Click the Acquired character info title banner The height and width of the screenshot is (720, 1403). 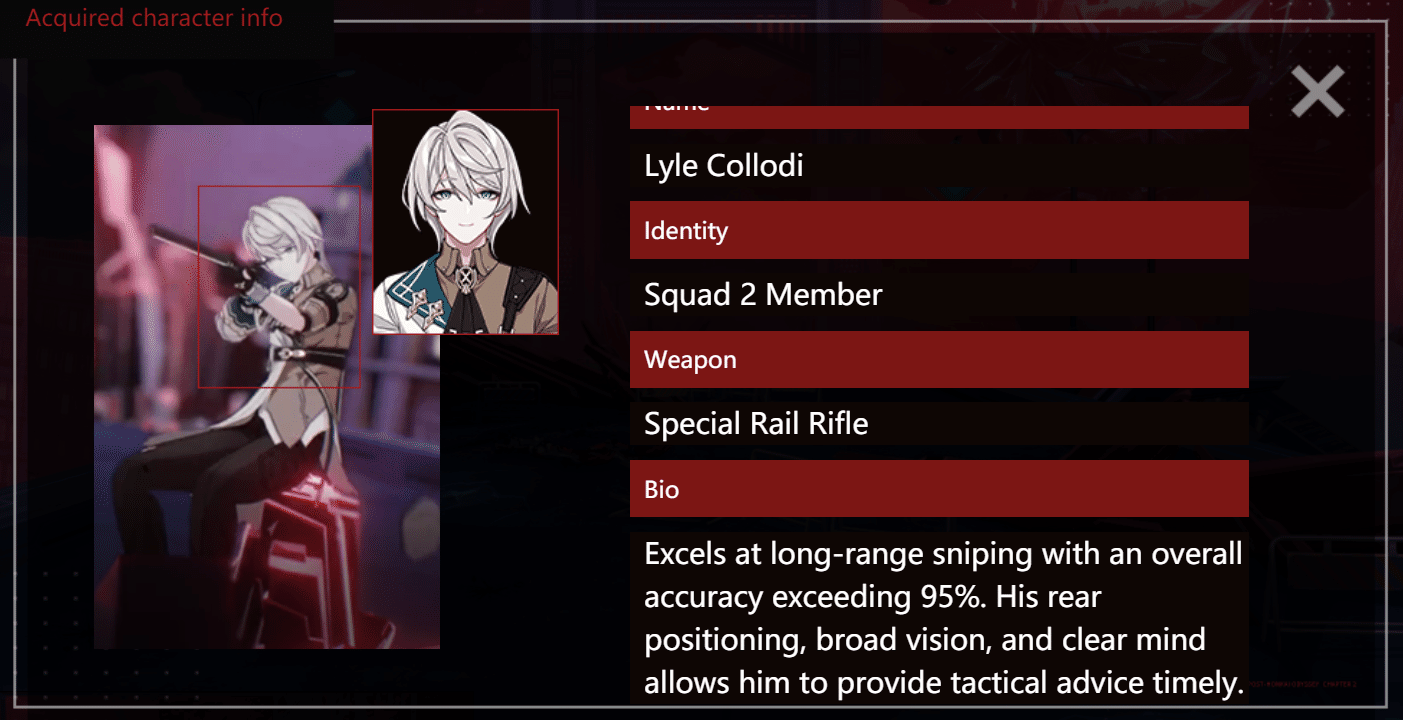[156, 17]
